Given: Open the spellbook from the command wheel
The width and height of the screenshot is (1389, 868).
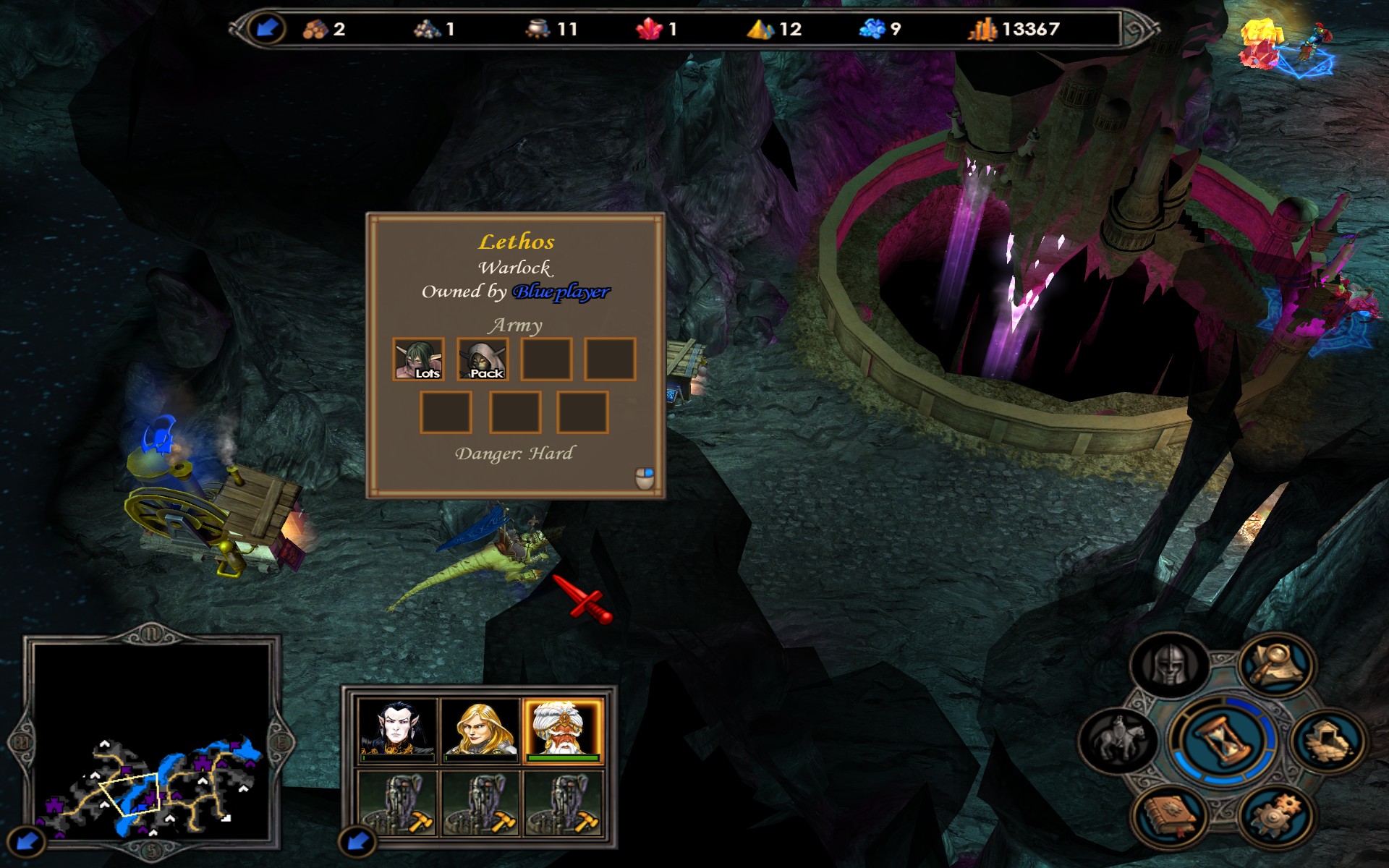Looking at the screenshot, I should click(x=1169, y=815).
